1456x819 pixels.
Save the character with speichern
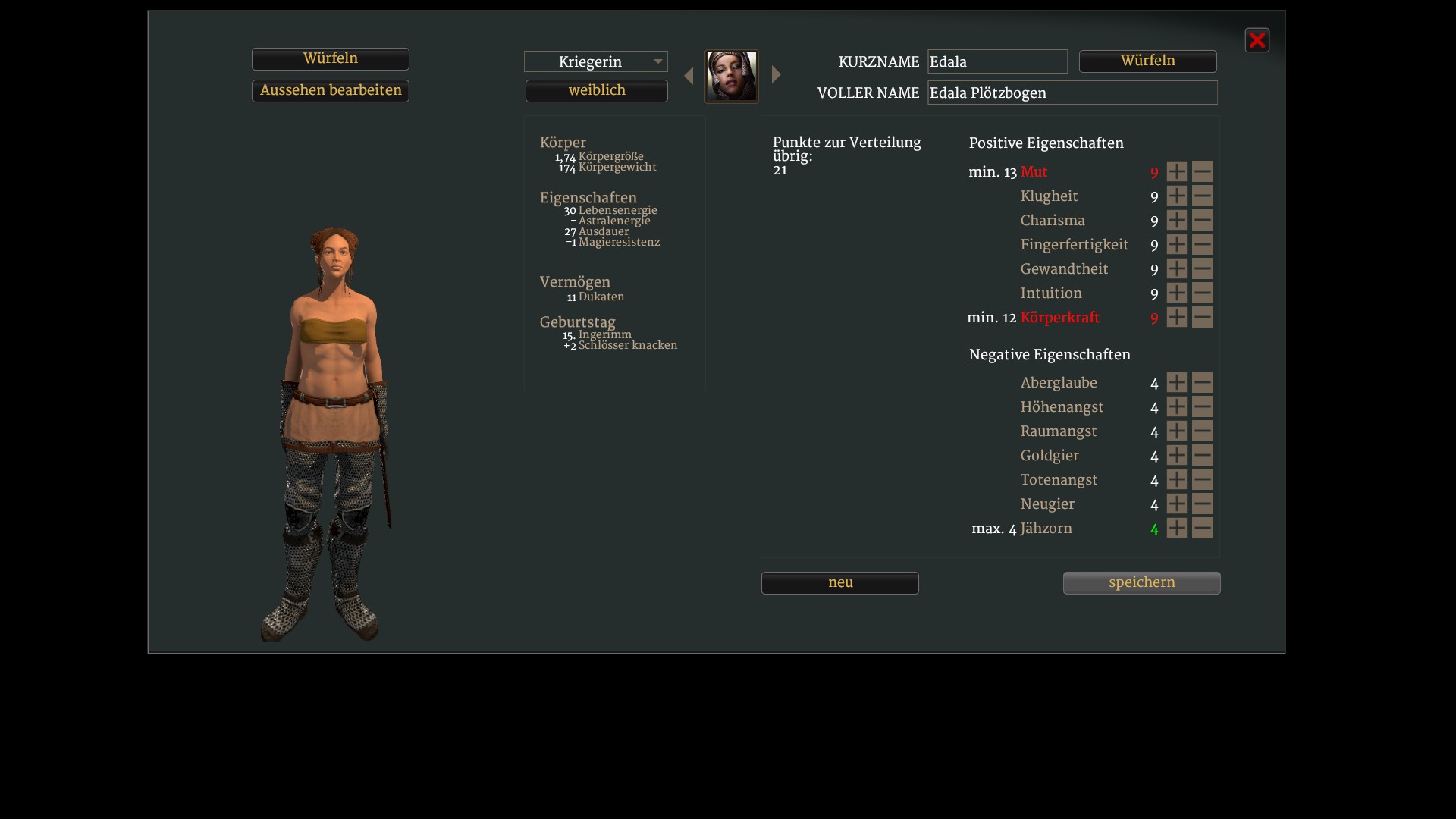click(1141, 583)
